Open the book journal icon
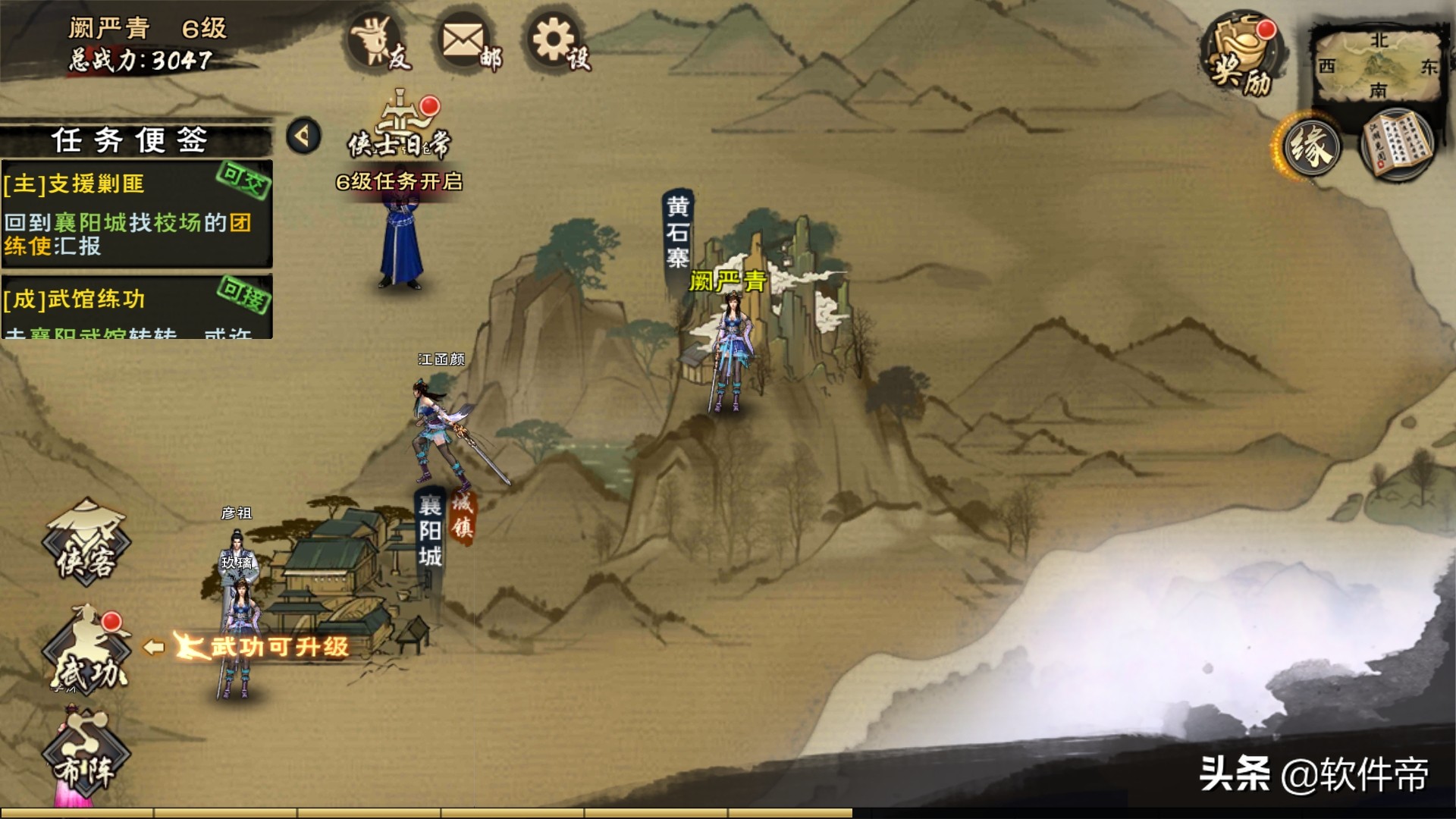 pos(1397,144)
